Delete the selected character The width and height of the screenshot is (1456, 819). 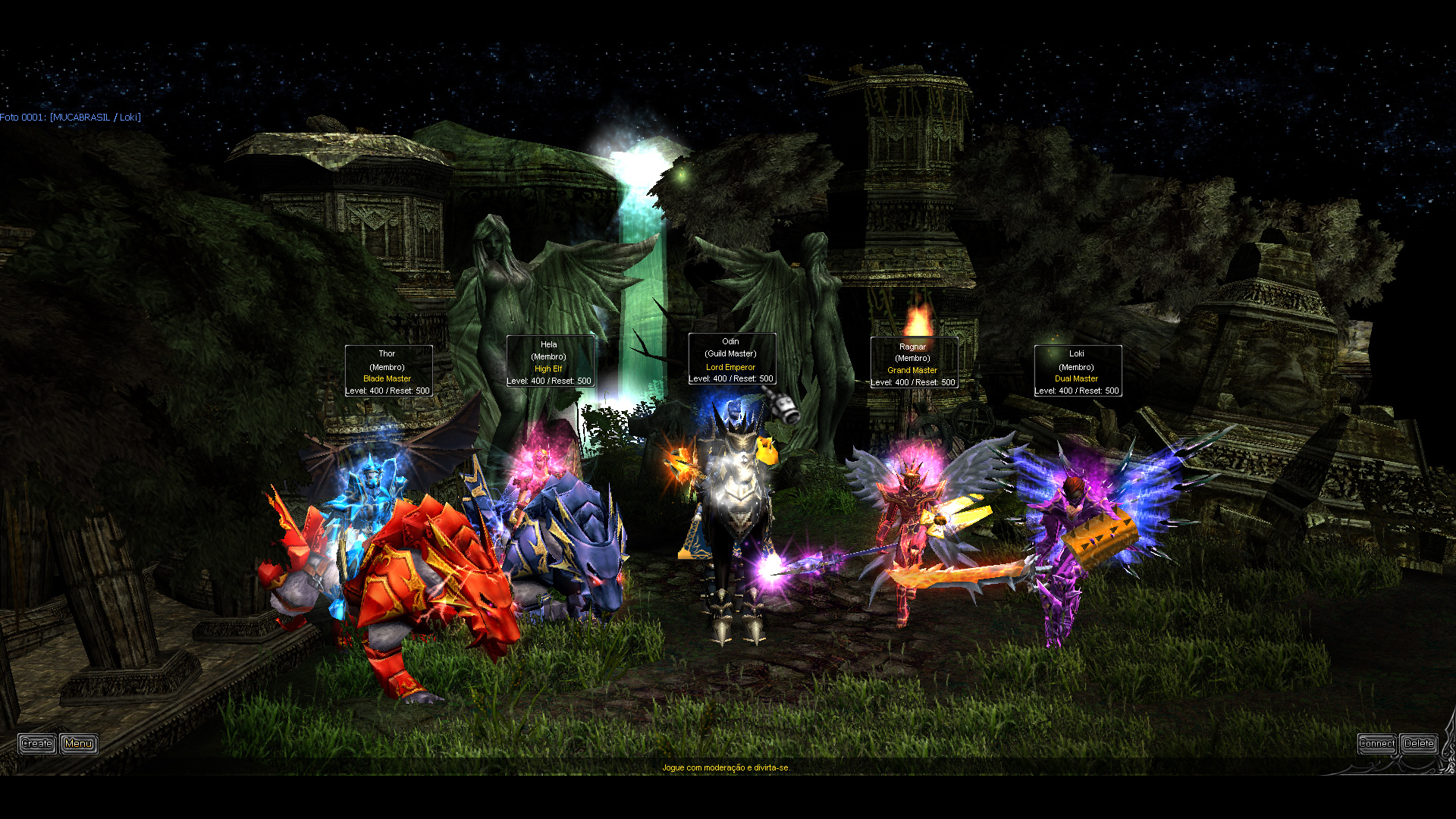click(x=1418, y=744)
